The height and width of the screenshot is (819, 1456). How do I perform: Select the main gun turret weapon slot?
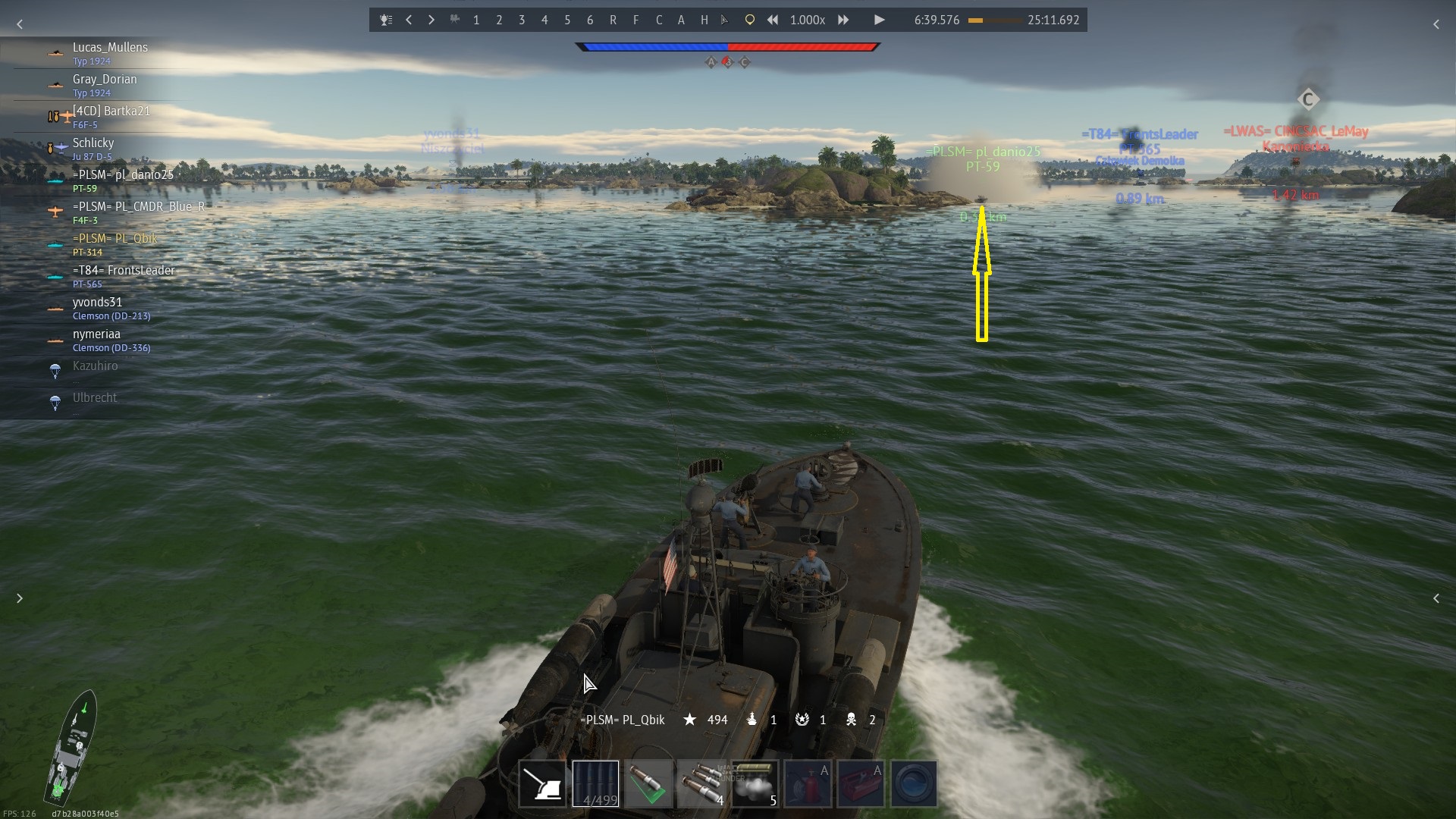coord(543,783)
